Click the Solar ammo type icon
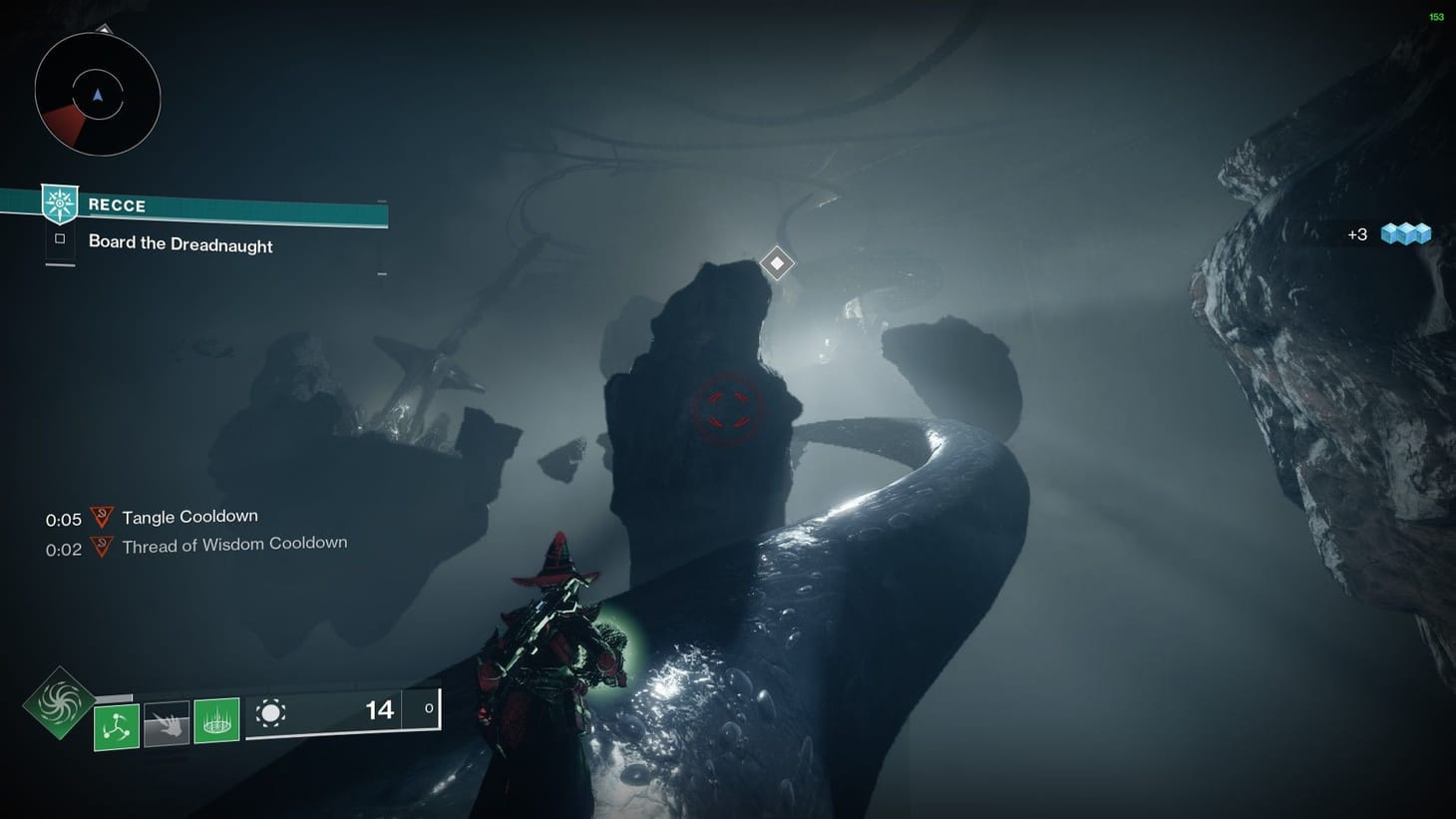 [x=270, y=712]
